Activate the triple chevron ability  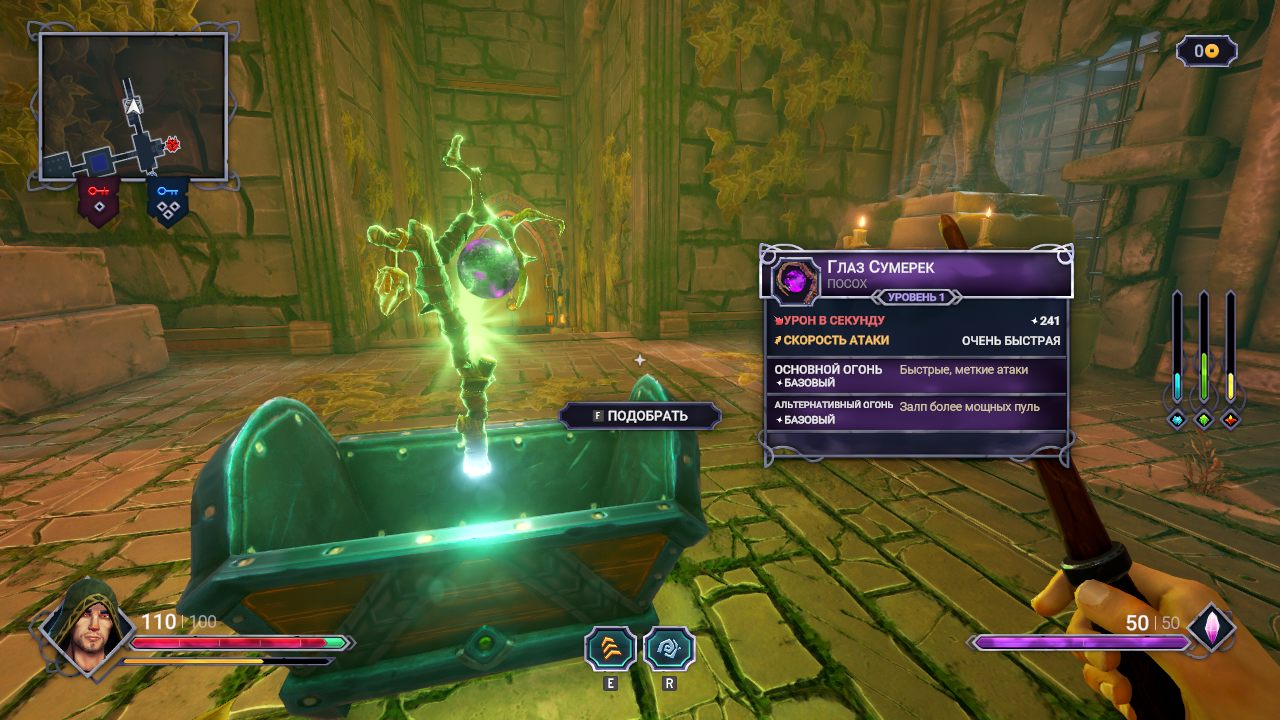click(x=610, y=649)
